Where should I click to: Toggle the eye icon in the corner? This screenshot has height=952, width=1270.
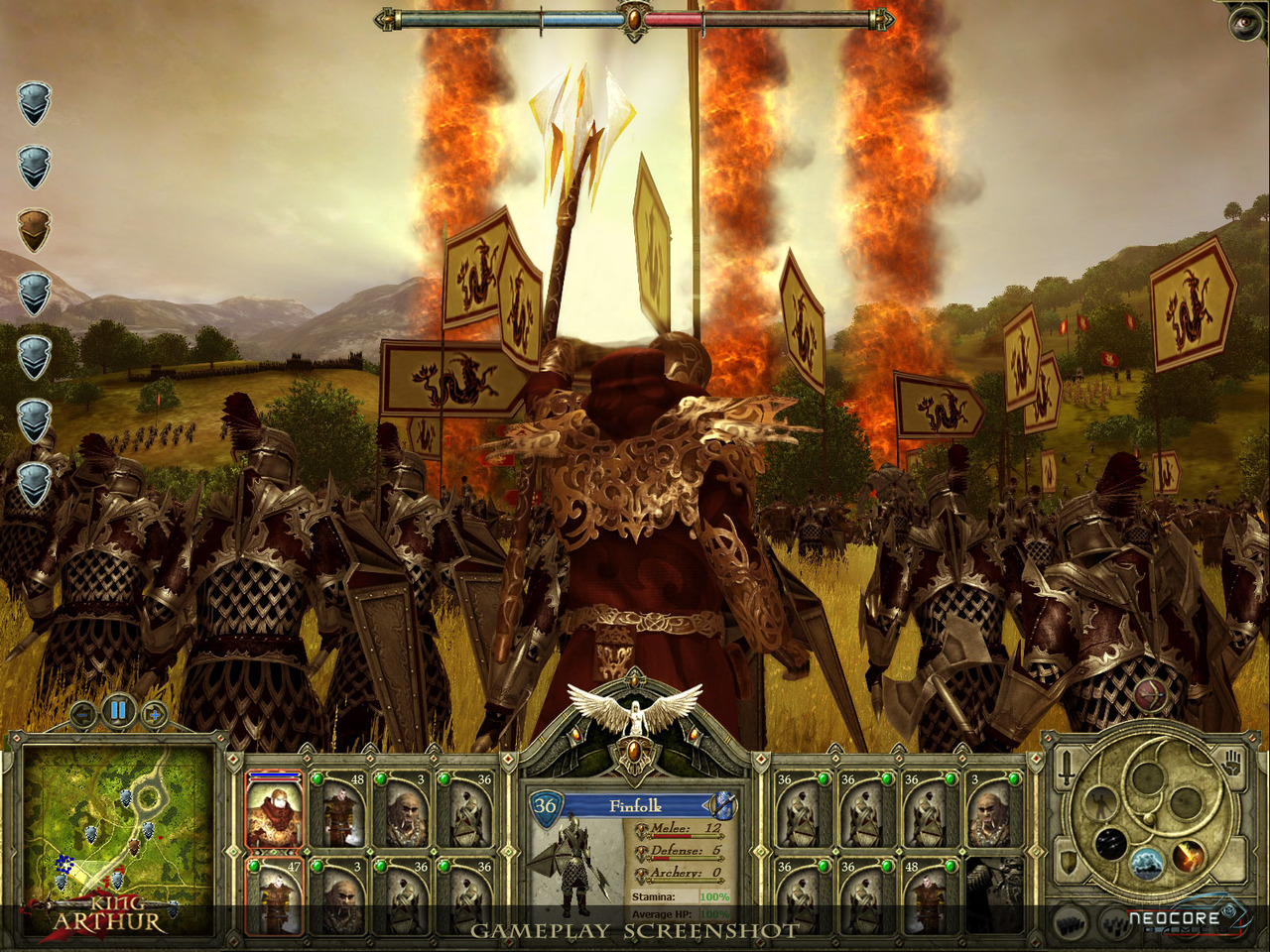pos(1245,23)
